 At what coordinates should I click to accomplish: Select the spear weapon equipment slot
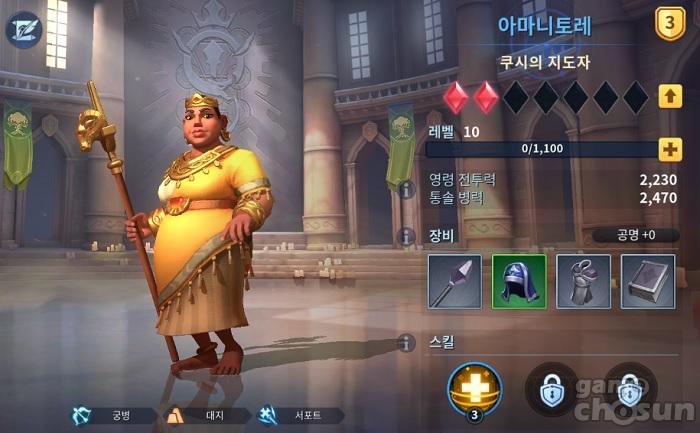point(455,281)
